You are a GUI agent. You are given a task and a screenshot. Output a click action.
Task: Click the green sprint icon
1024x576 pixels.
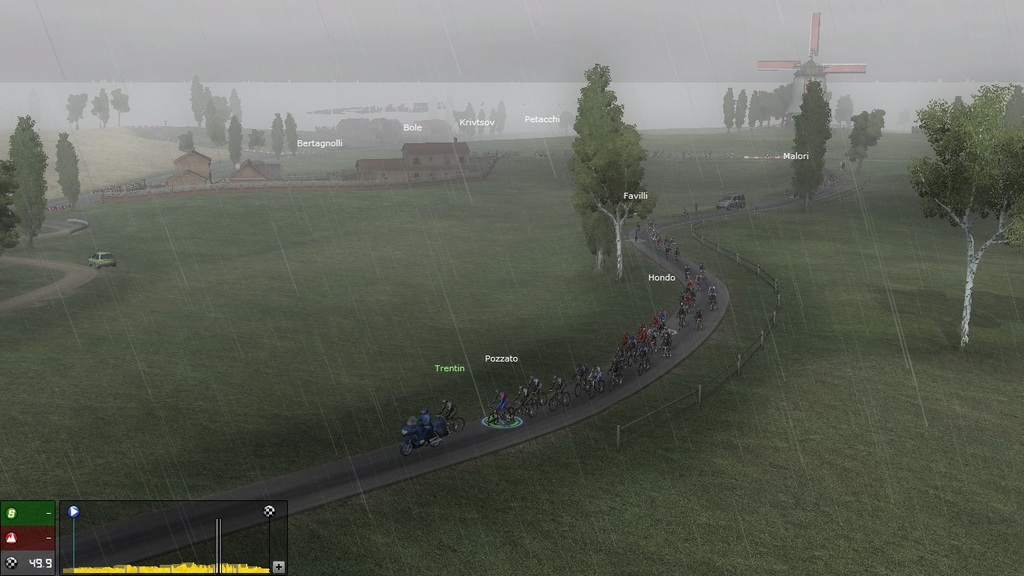[12, 514]
